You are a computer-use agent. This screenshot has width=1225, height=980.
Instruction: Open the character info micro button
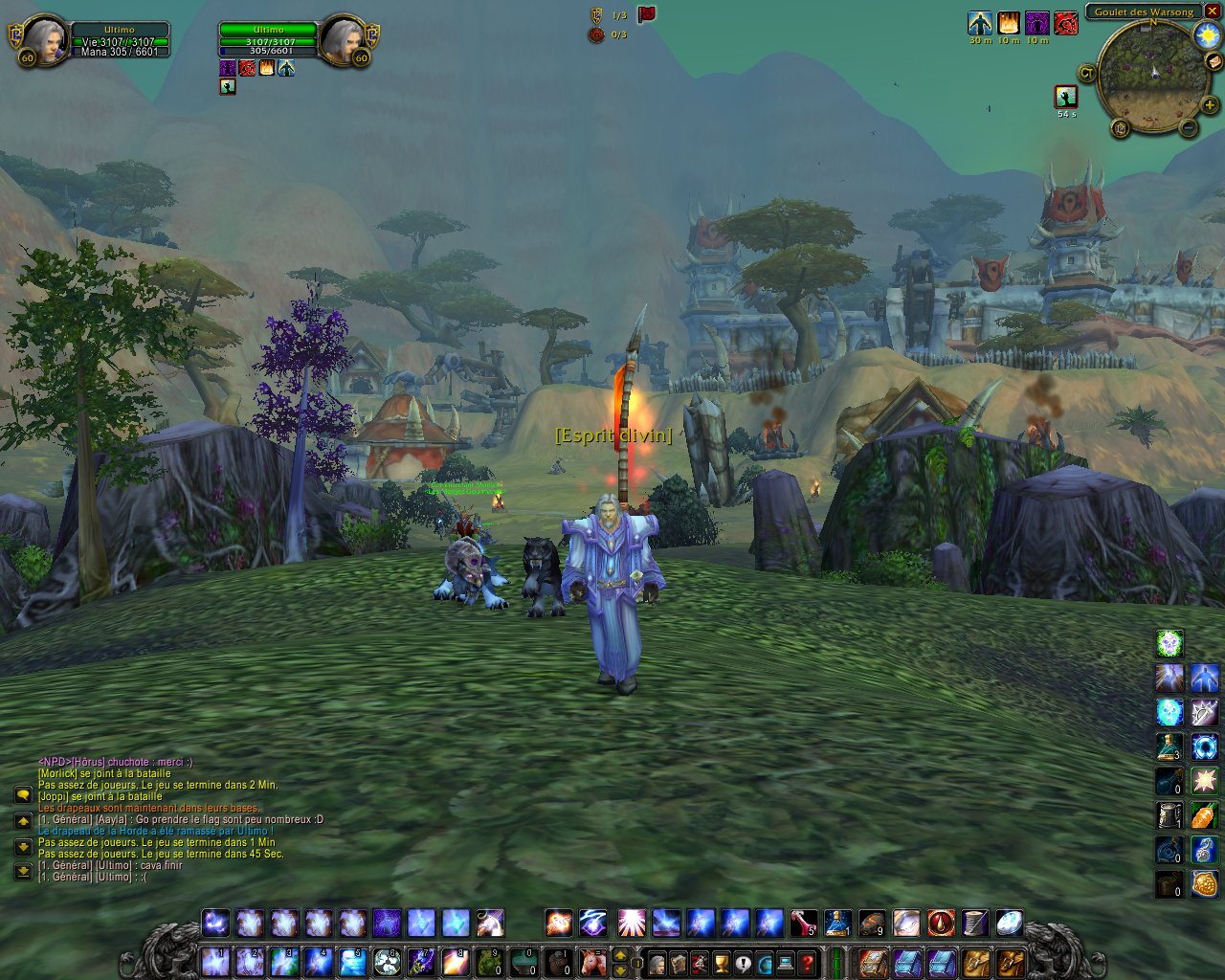coord(657,962)
